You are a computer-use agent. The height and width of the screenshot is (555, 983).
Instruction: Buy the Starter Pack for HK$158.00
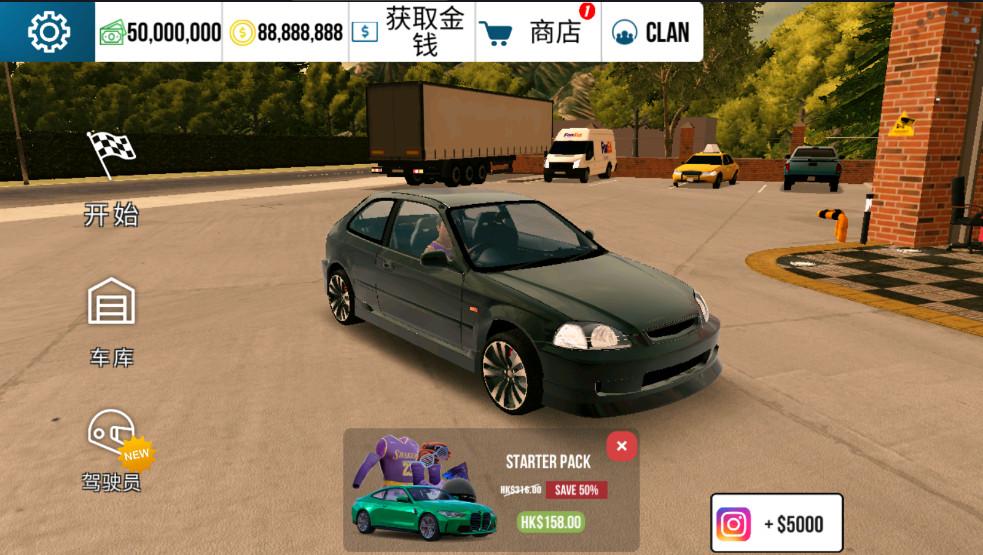[550, 522]
